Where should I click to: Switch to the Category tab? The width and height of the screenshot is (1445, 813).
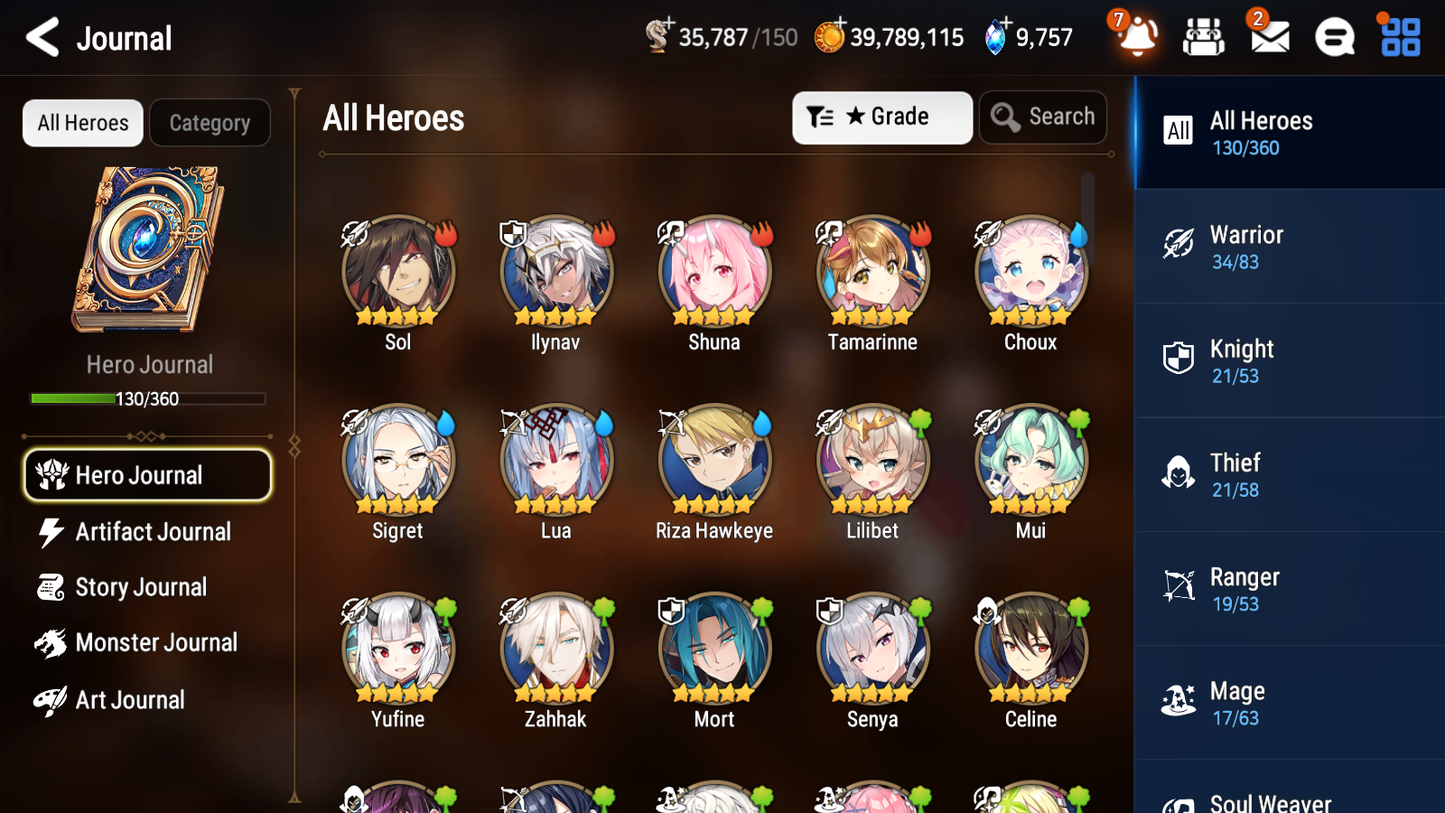pos(210,122)
